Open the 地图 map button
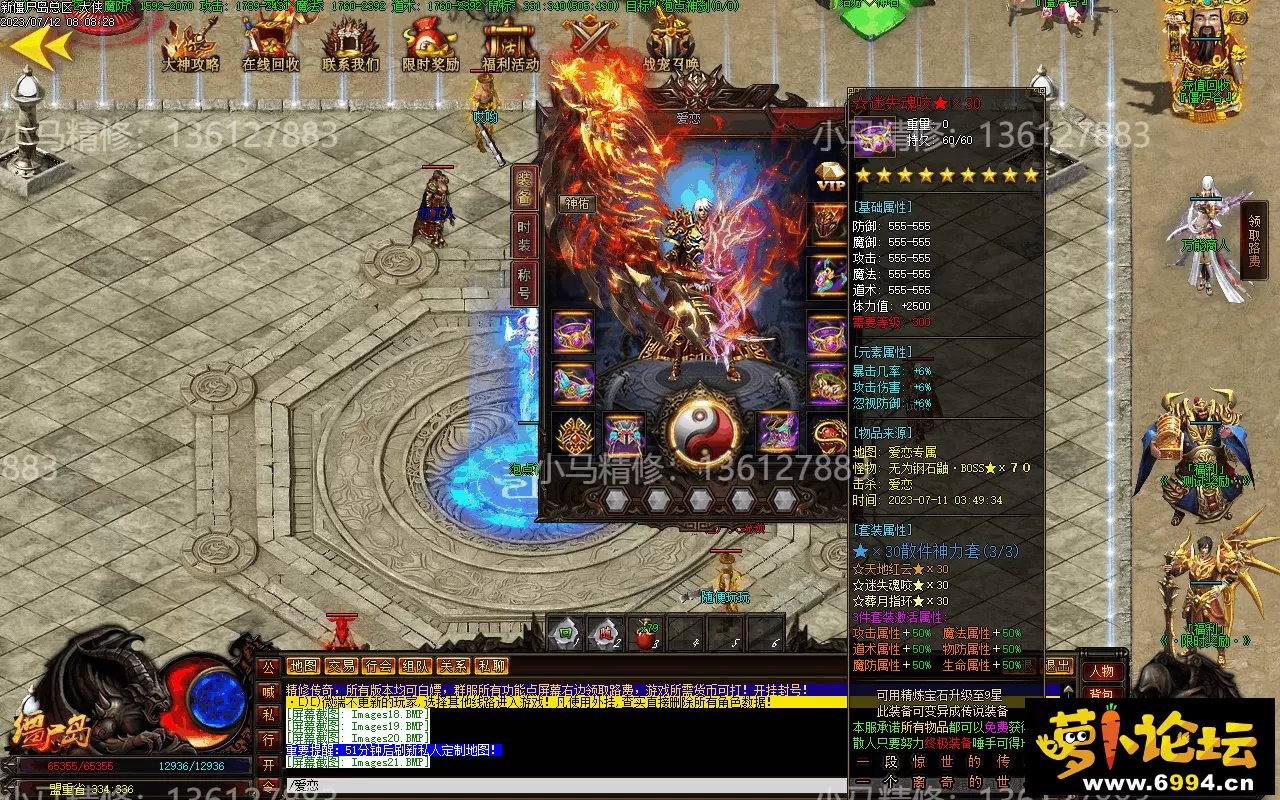This screenshot has width=1280, height=800. point(303,666)
